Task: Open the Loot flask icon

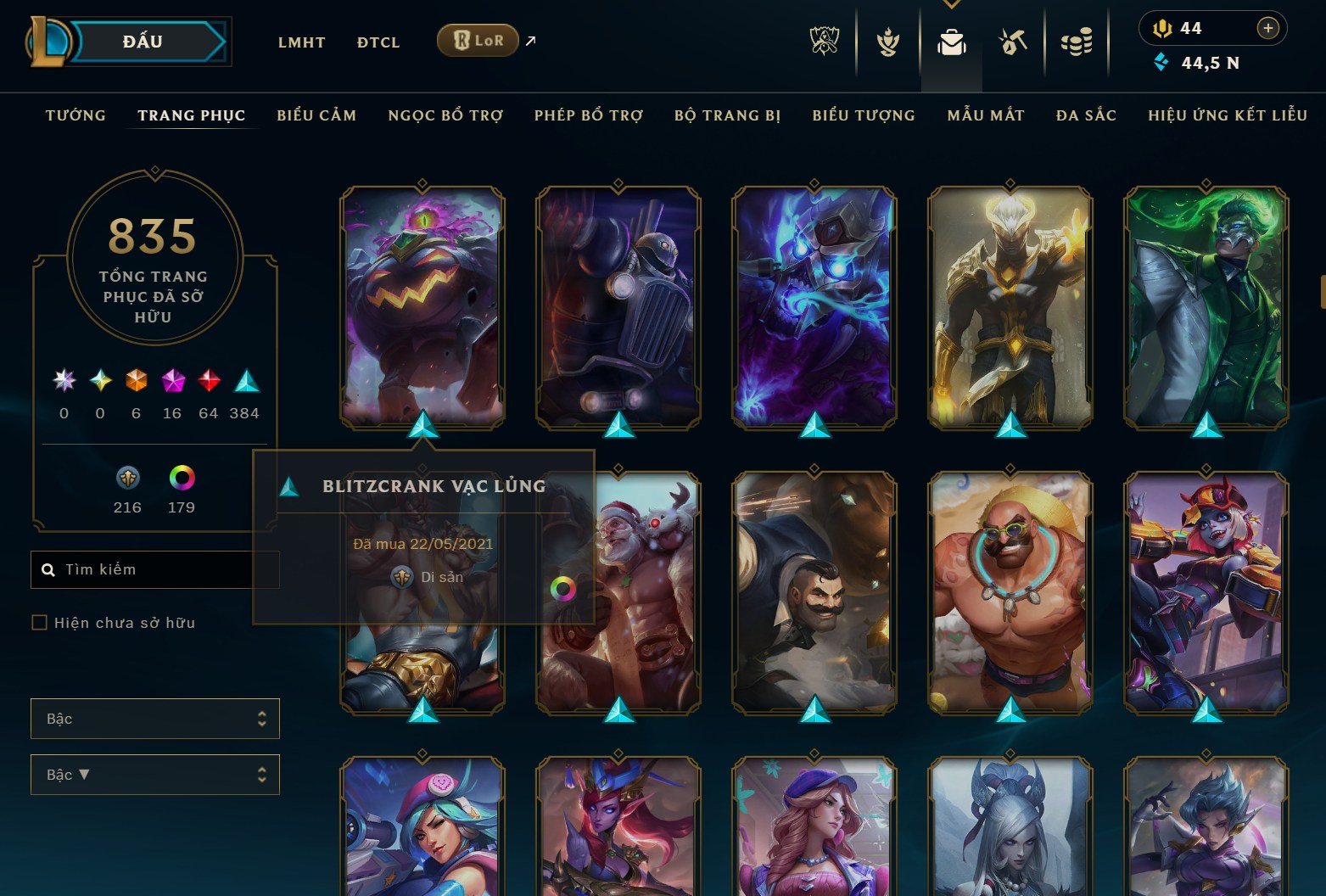Action: (1013, 41)
